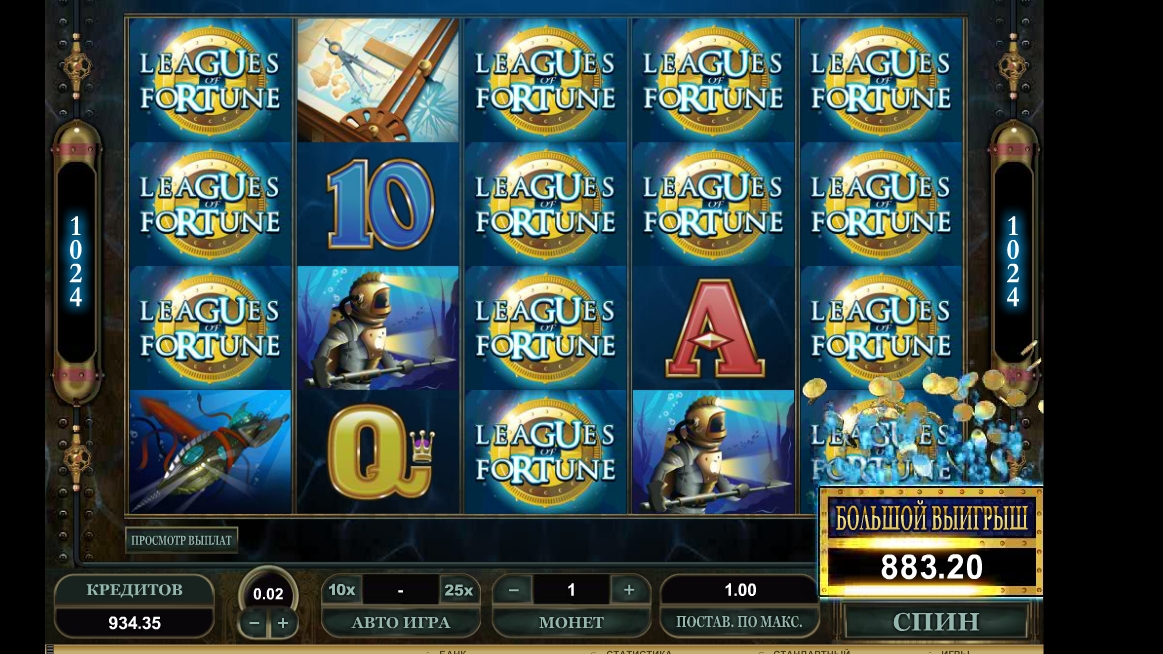Decrease the coin value below 0.02
This screenshot has width=1163, height=654.
coord(255,623)
